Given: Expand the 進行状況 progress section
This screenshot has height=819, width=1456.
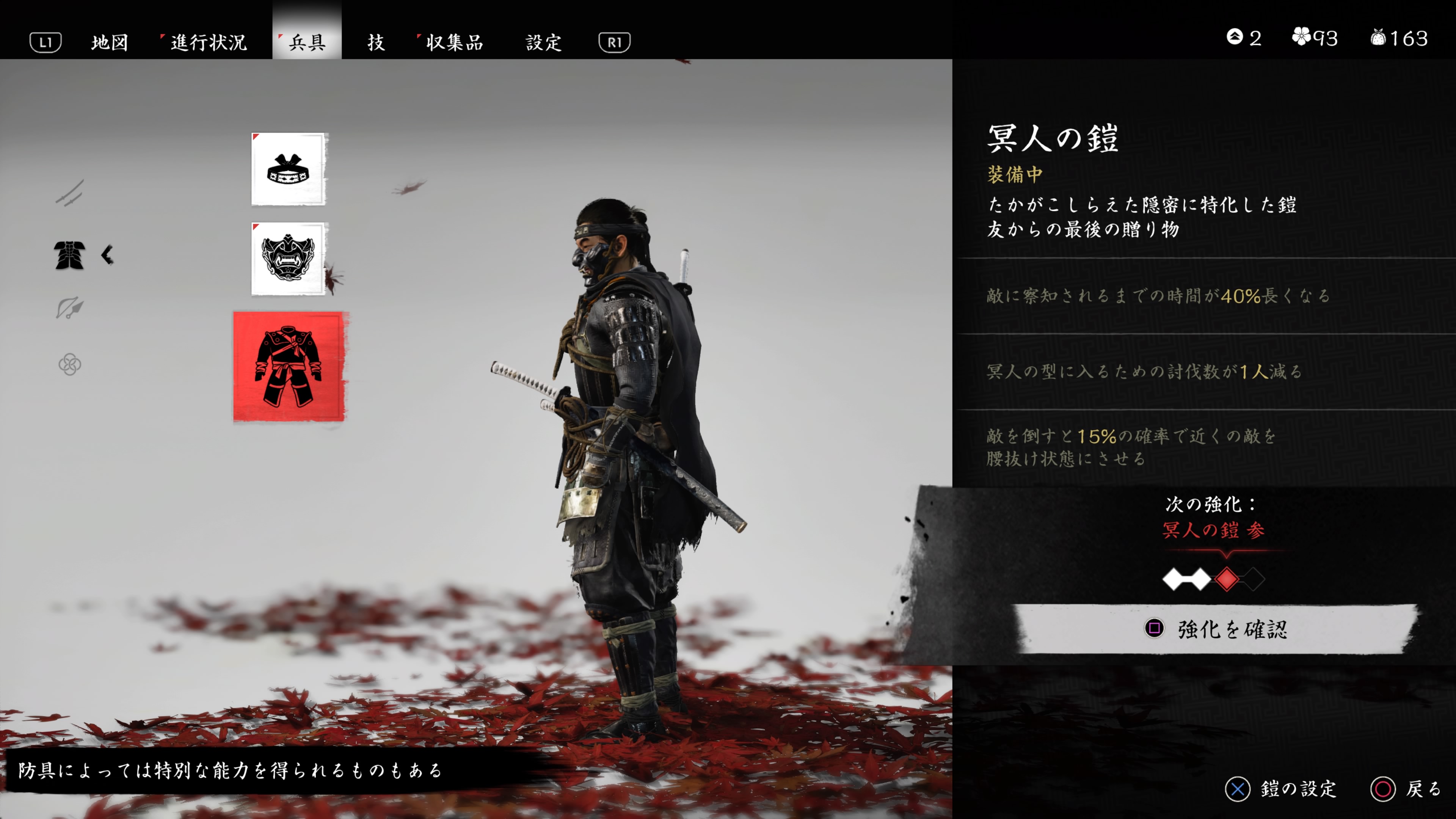Looking at the screenshot, I should (207, 42).
